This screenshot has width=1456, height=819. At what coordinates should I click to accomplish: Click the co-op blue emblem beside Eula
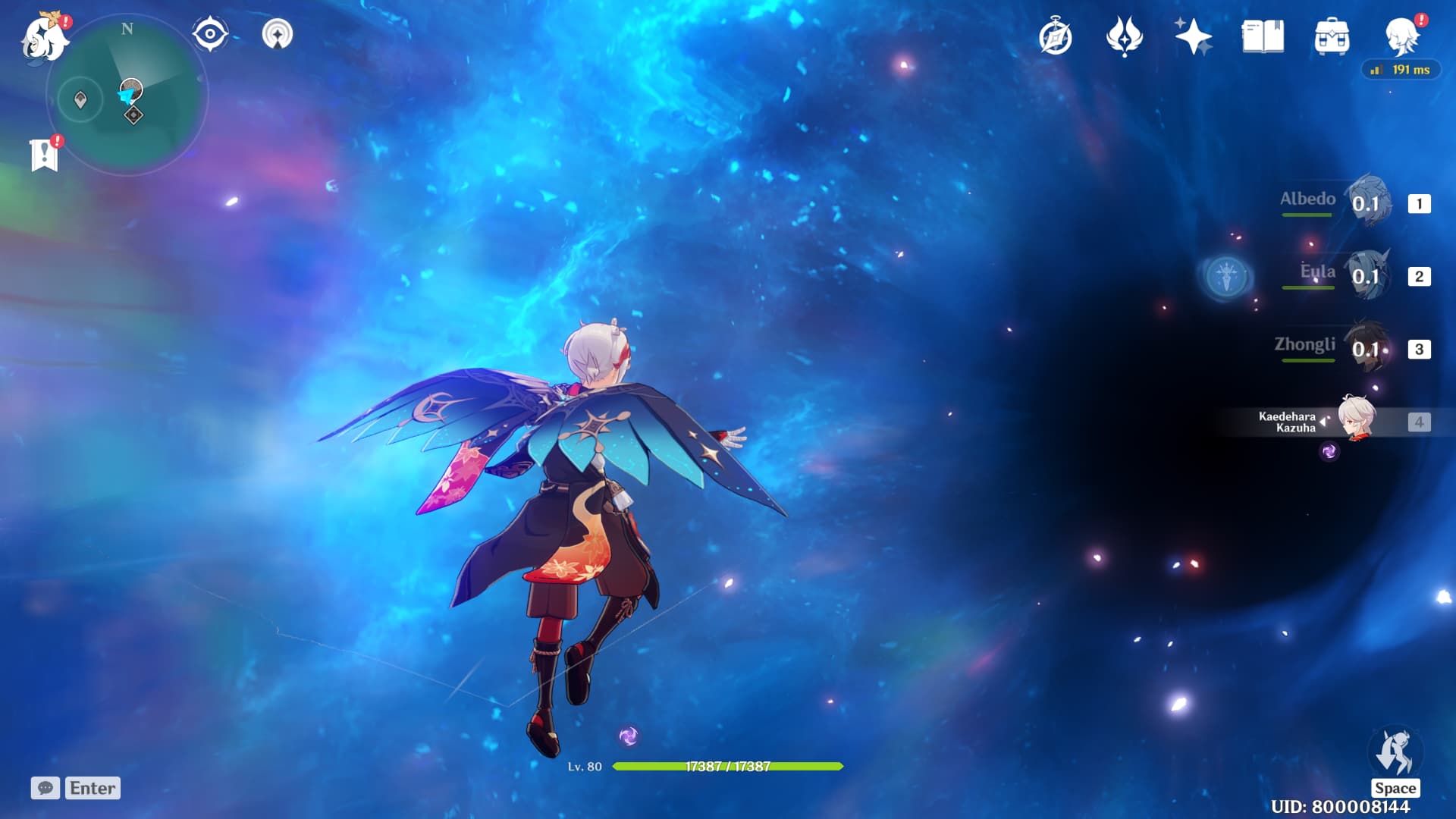pyautogui.click(x=1226, y=275)
